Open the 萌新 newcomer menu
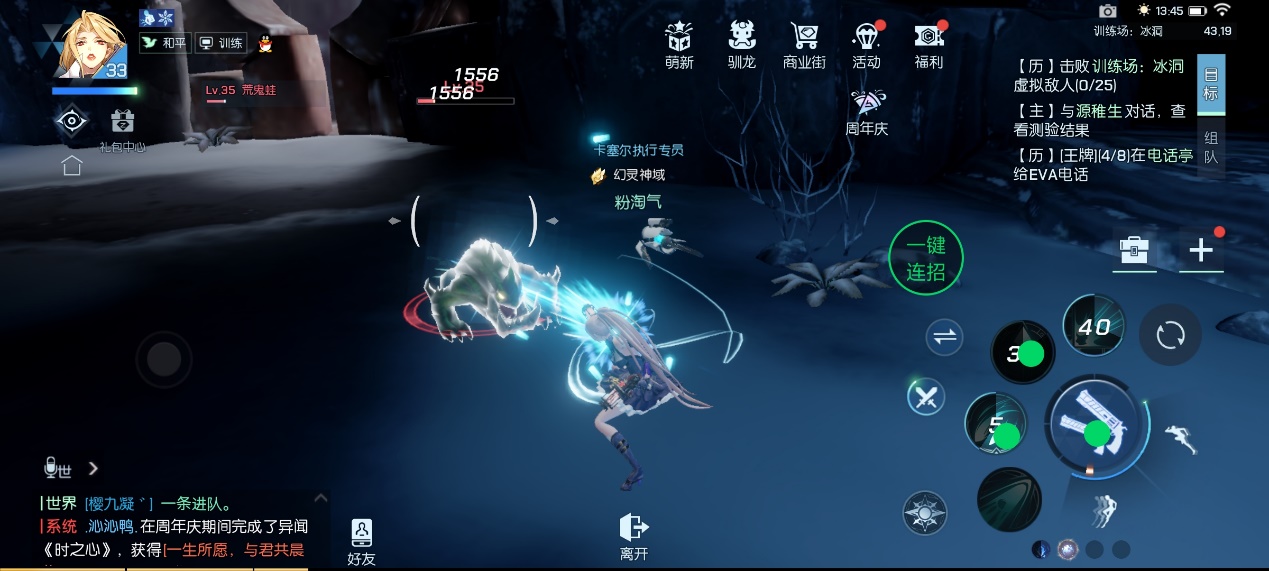 tap(679, 45)
